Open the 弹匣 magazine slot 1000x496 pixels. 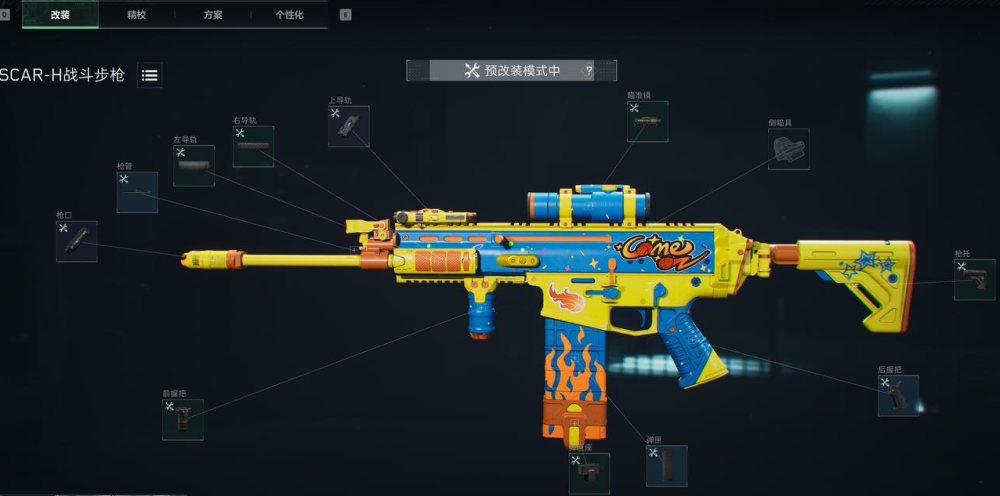(667, 466)
